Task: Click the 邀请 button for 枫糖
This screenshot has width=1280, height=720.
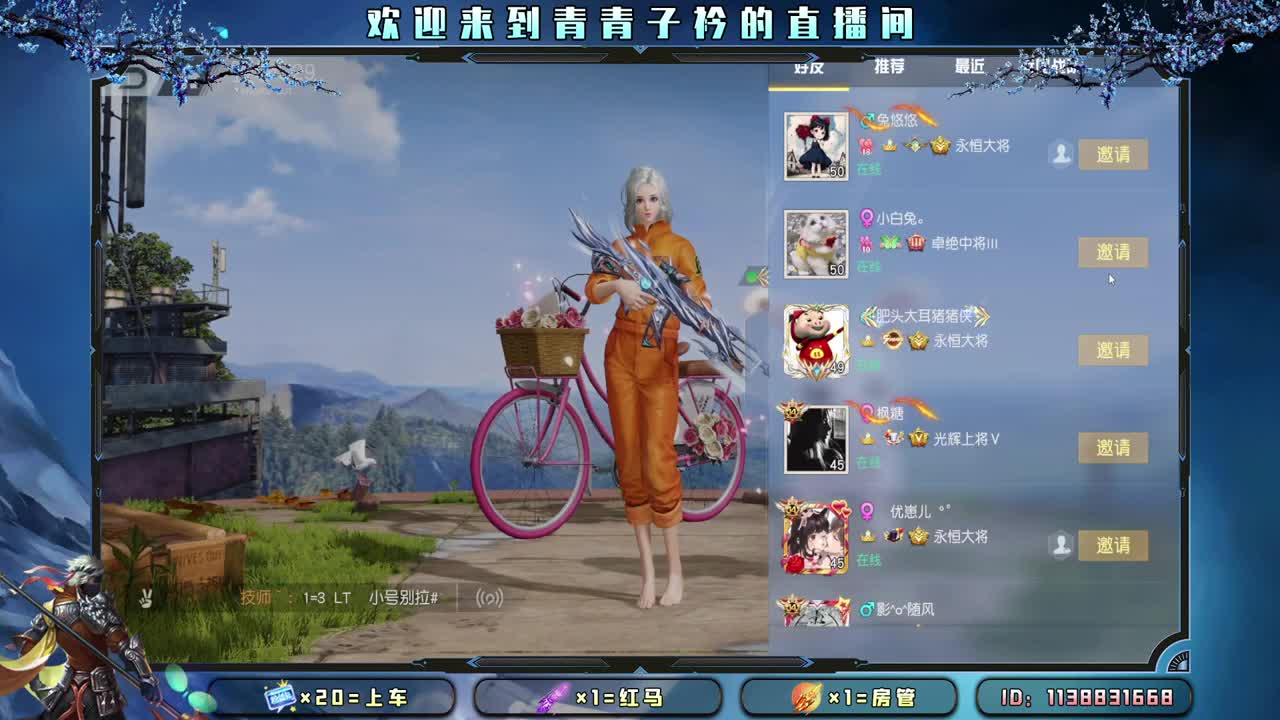Action: [x=1114, y=447]
